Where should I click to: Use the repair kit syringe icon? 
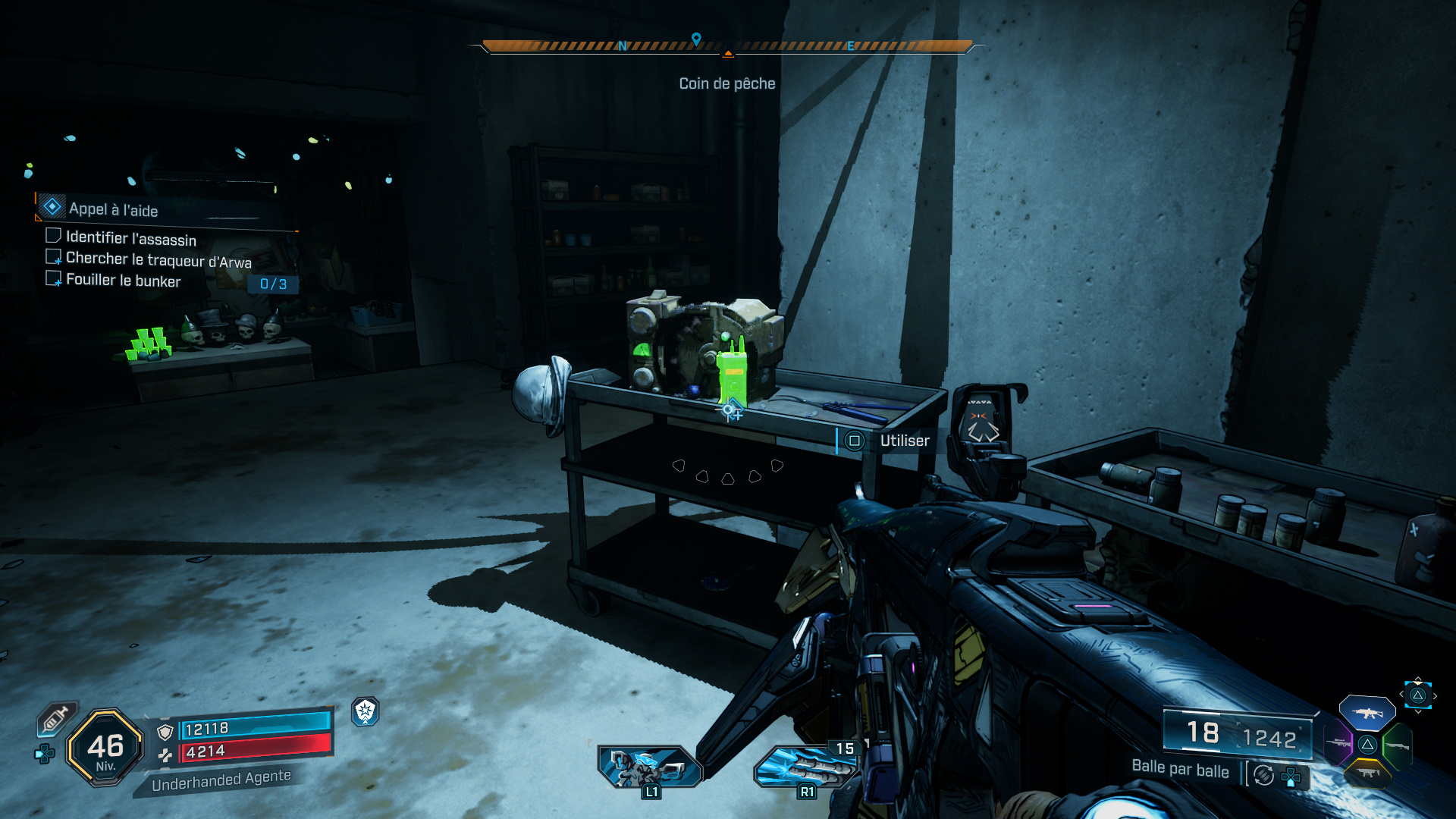pyautogui.click(x=56, y=719)
